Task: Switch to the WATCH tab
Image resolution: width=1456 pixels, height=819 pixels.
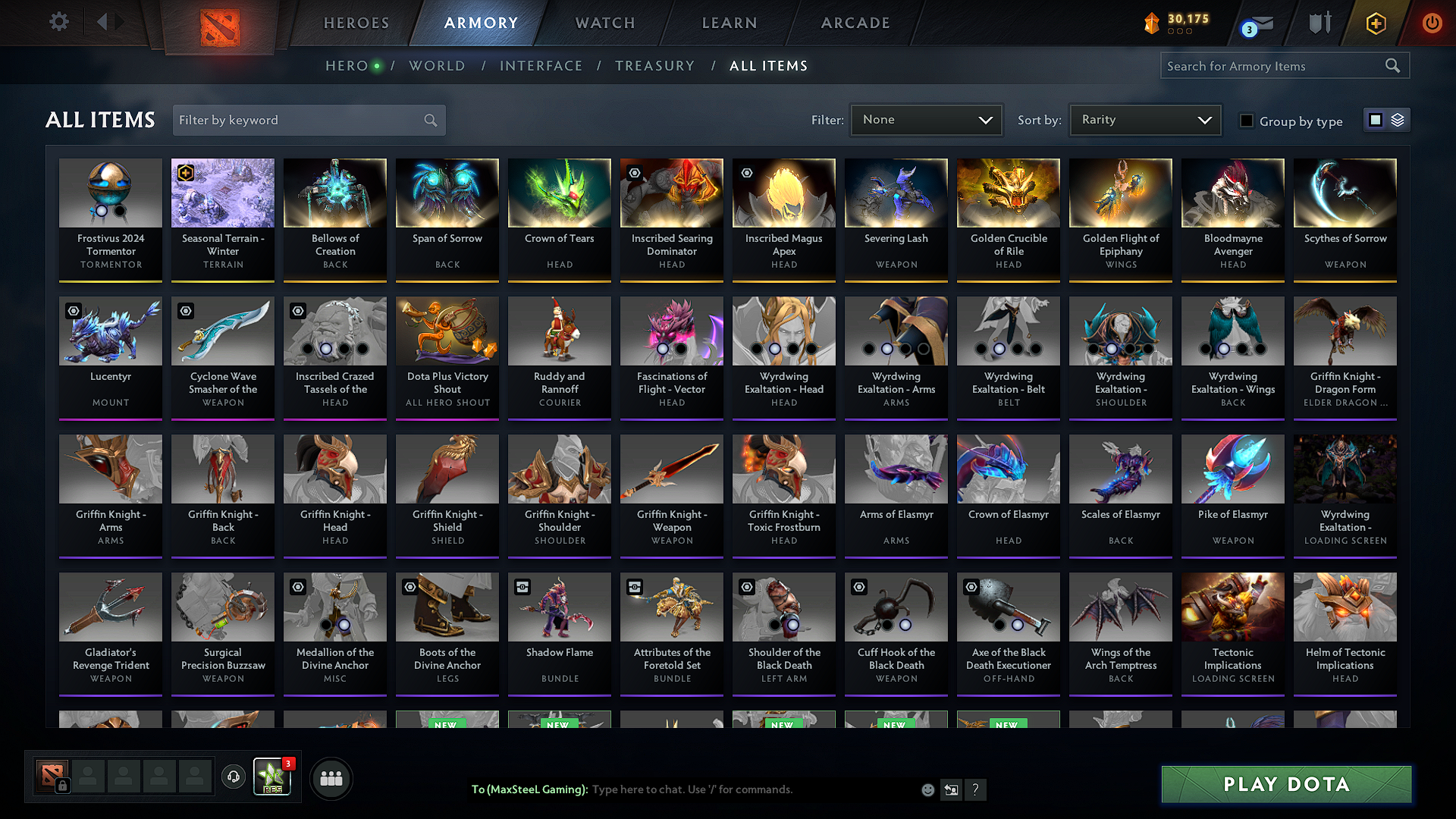Action: click(x=604, y=23)
